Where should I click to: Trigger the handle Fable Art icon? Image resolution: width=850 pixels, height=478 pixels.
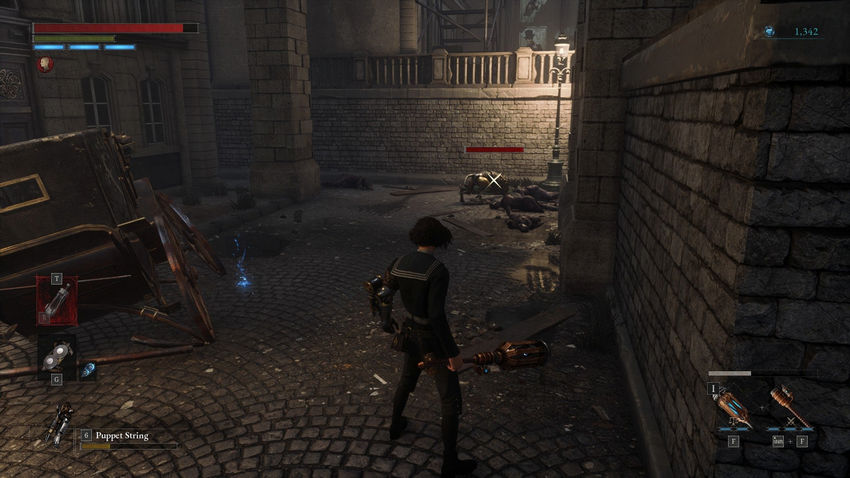click(786, 407)
